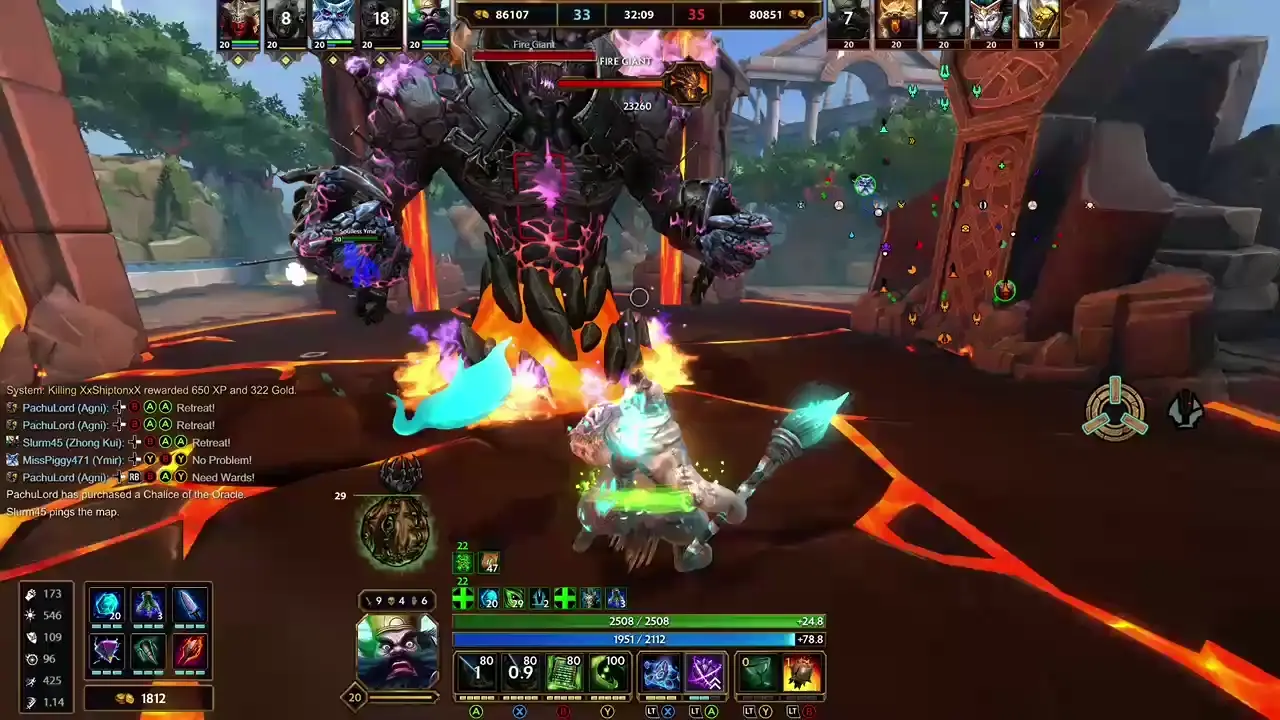The height and width of the screenshot is (720, 1280).
Task: Select the teal gem item with 20 stacks
Action: tap(108, 603)
